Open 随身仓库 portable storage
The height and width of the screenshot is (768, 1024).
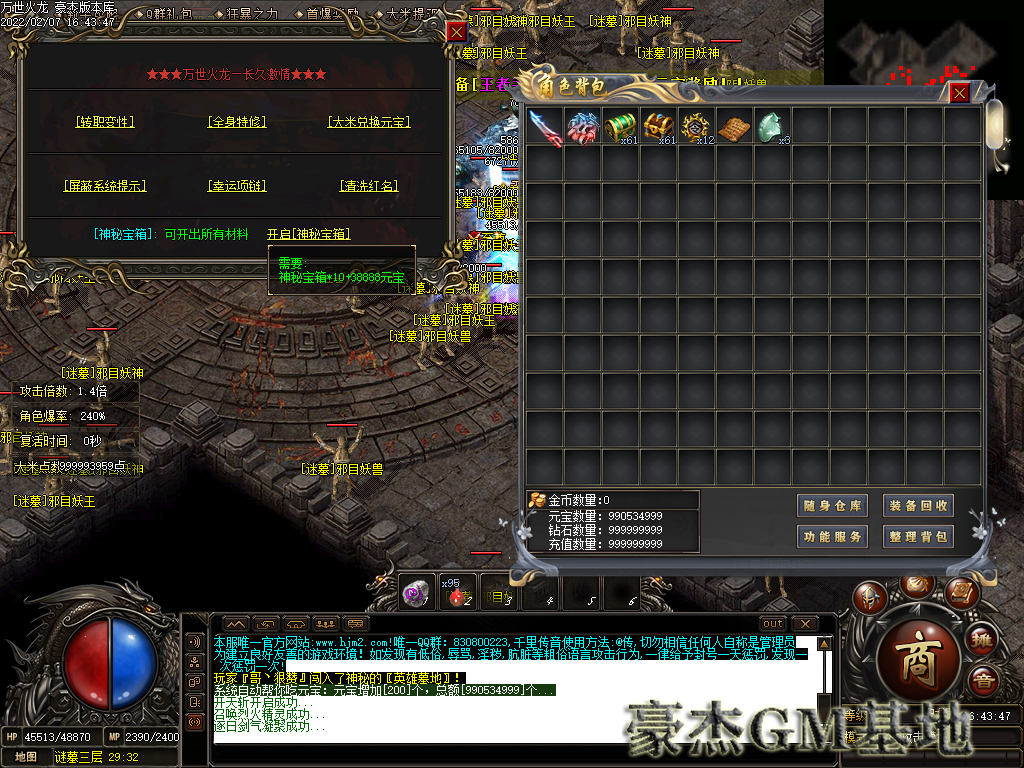(832, 506)
